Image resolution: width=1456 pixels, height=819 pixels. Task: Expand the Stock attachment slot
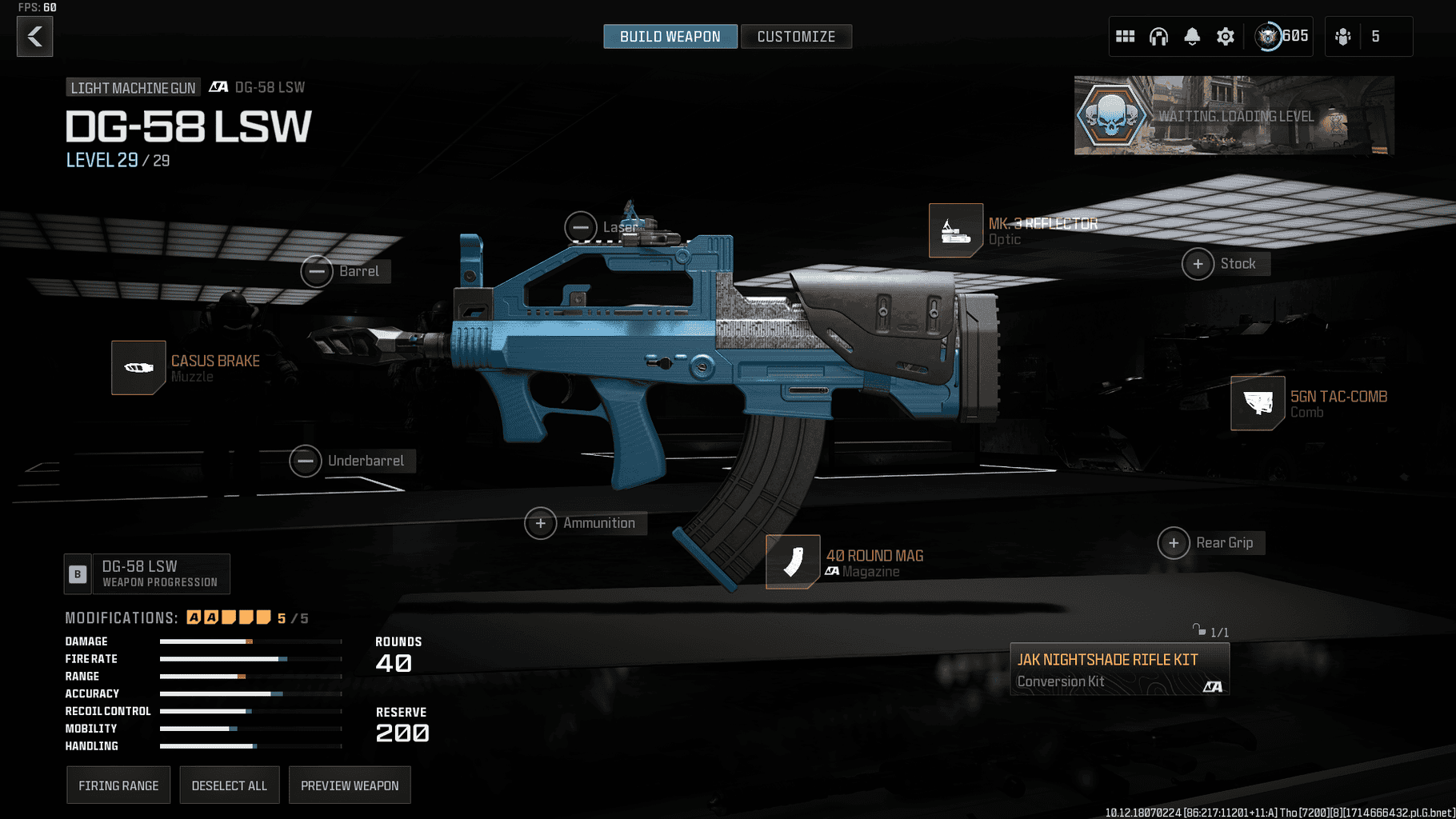click(1198, 263)
